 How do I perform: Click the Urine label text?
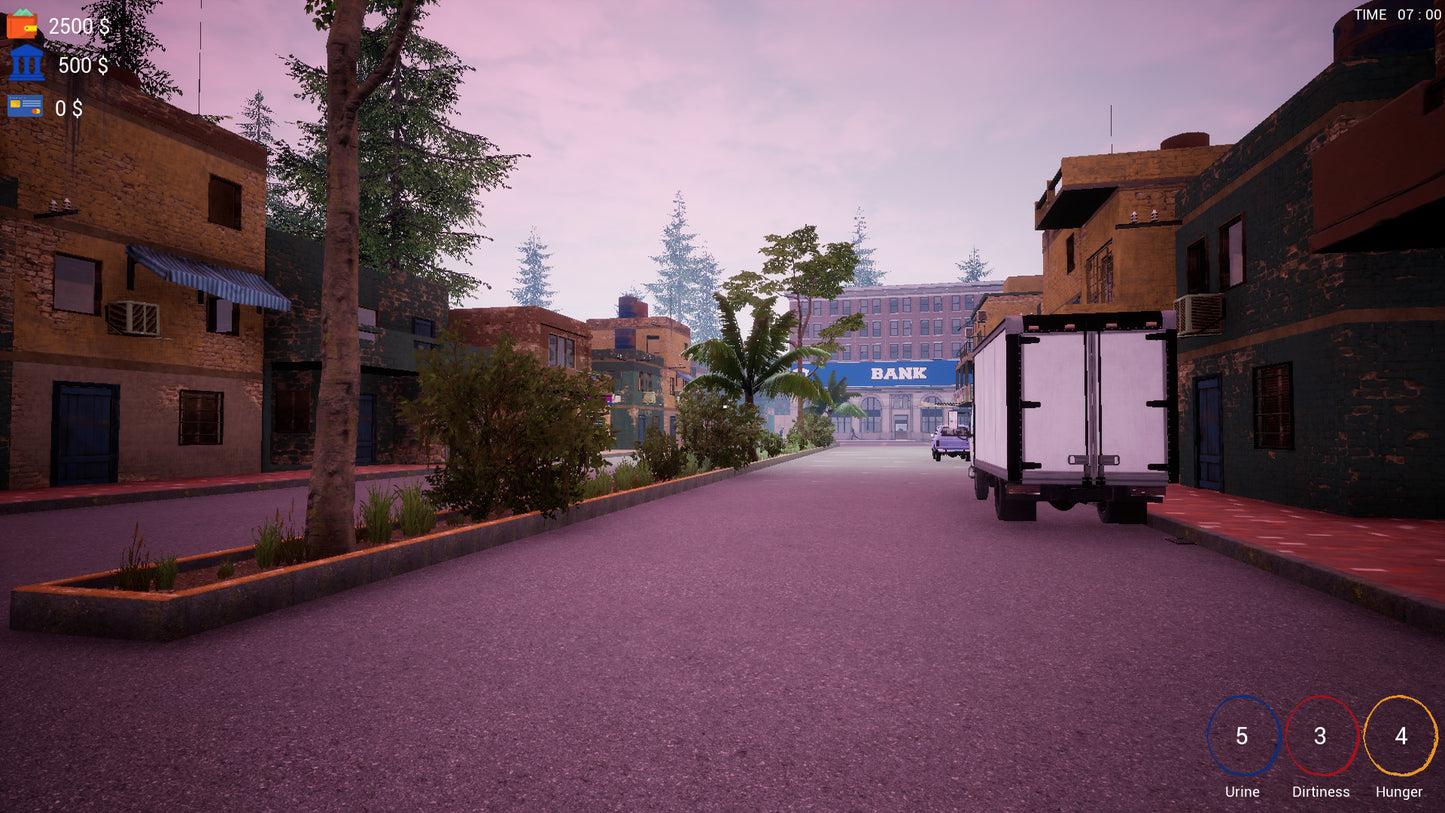1242,792
